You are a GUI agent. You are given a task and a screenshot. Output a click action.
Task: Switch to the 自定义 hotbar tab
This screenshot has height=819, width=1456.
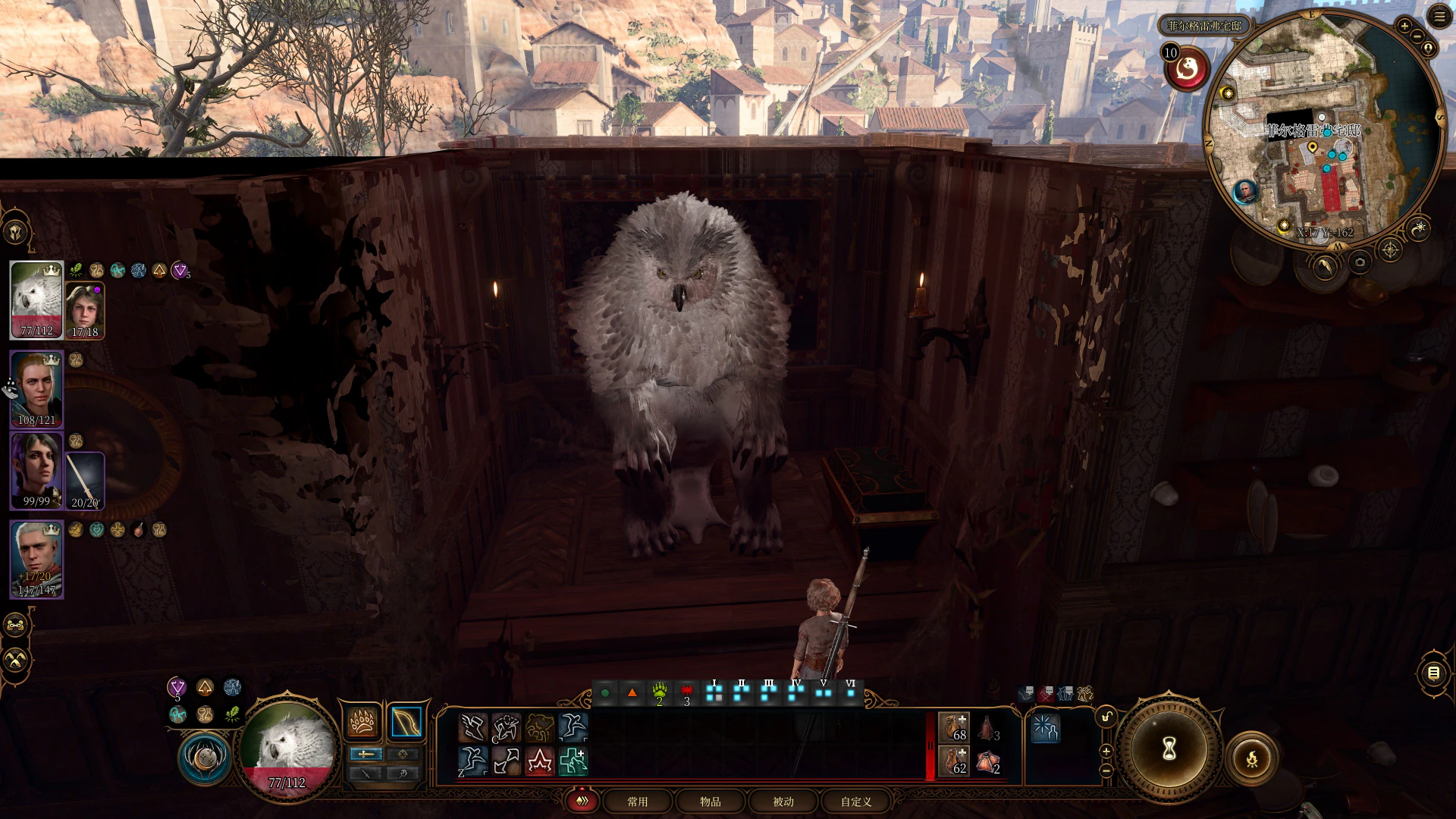tap(855, 802)
